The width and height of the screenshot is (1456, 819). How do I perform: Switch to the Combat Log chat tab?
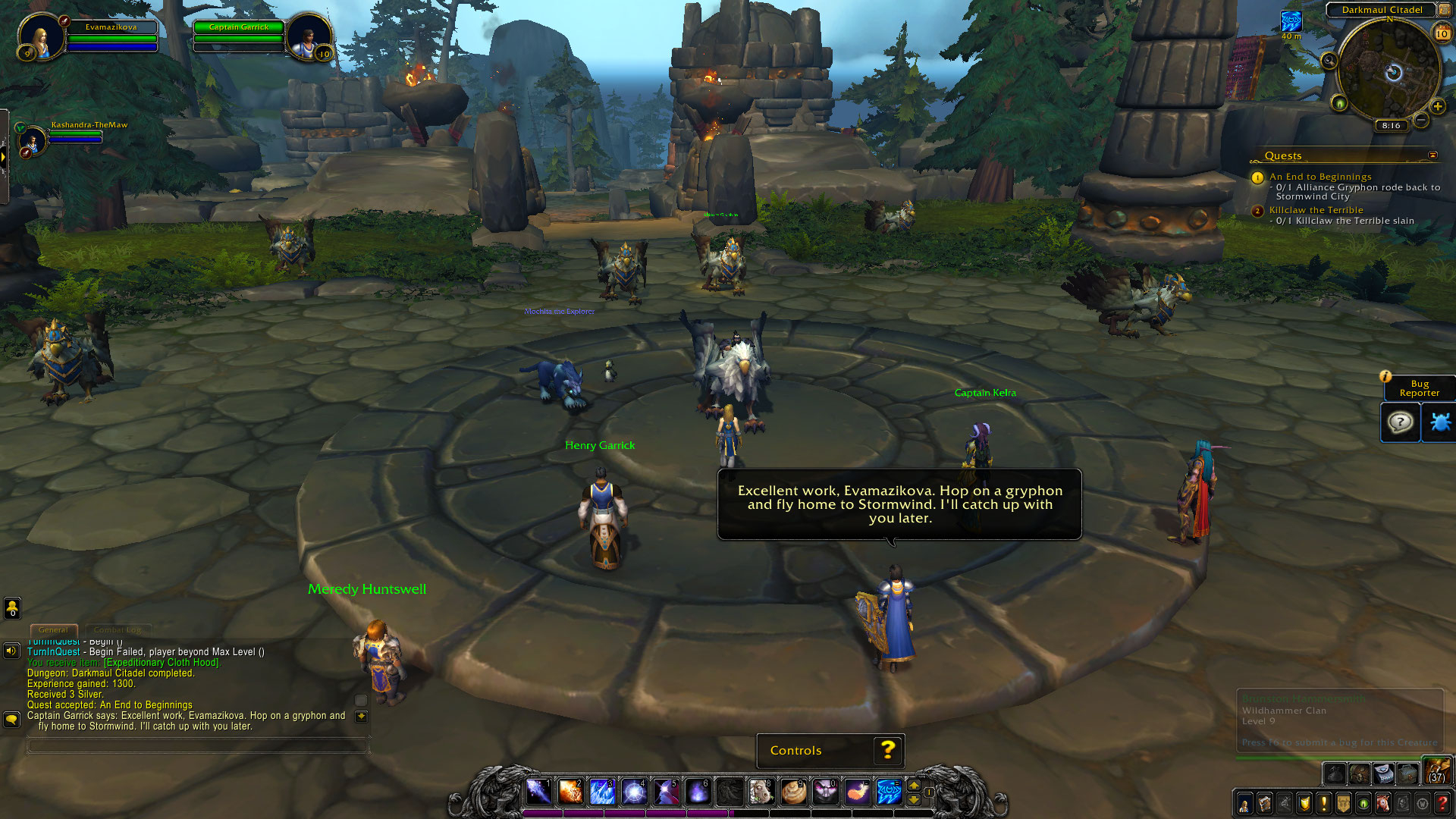point(118,629)
